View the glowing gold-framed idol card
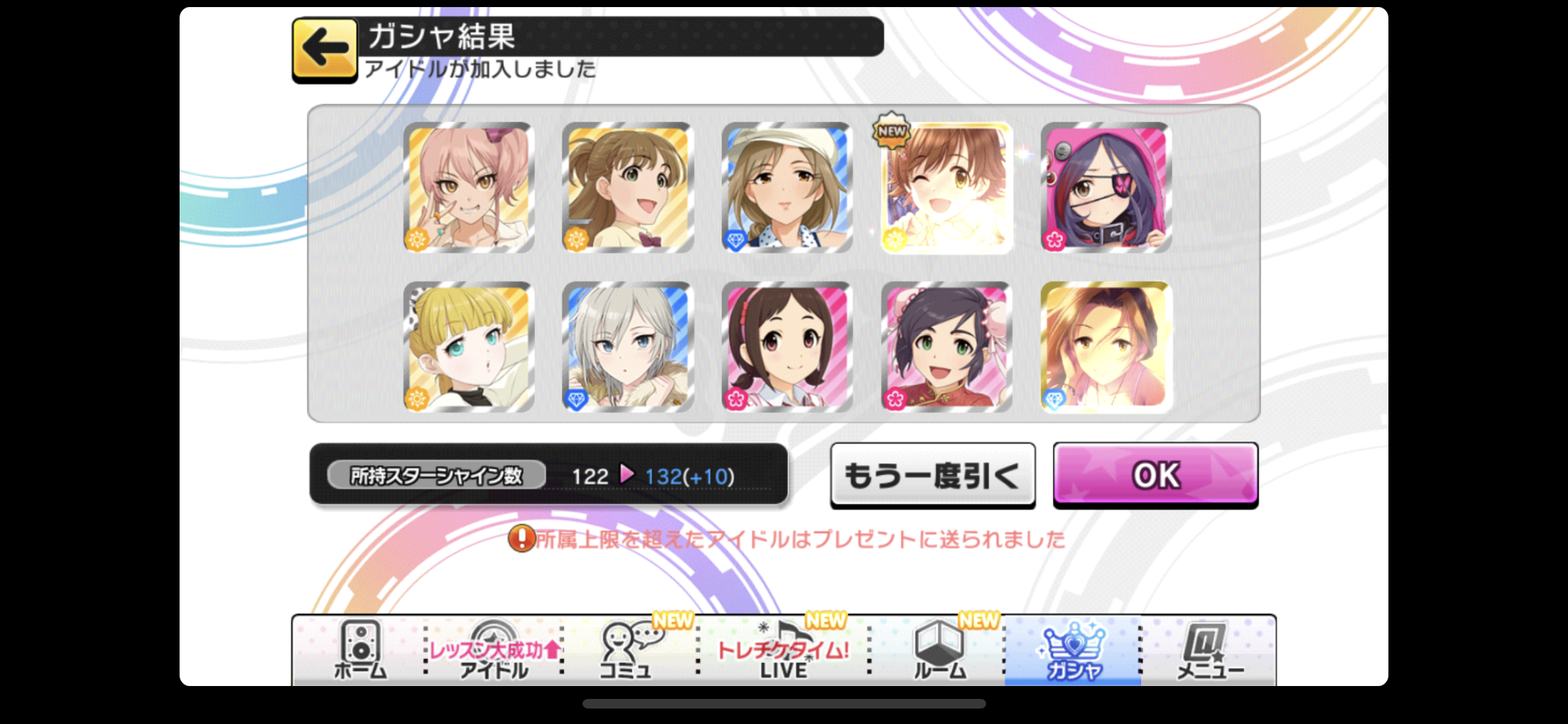Screen dimensions: 1568x724 (x=1106, y=346)
